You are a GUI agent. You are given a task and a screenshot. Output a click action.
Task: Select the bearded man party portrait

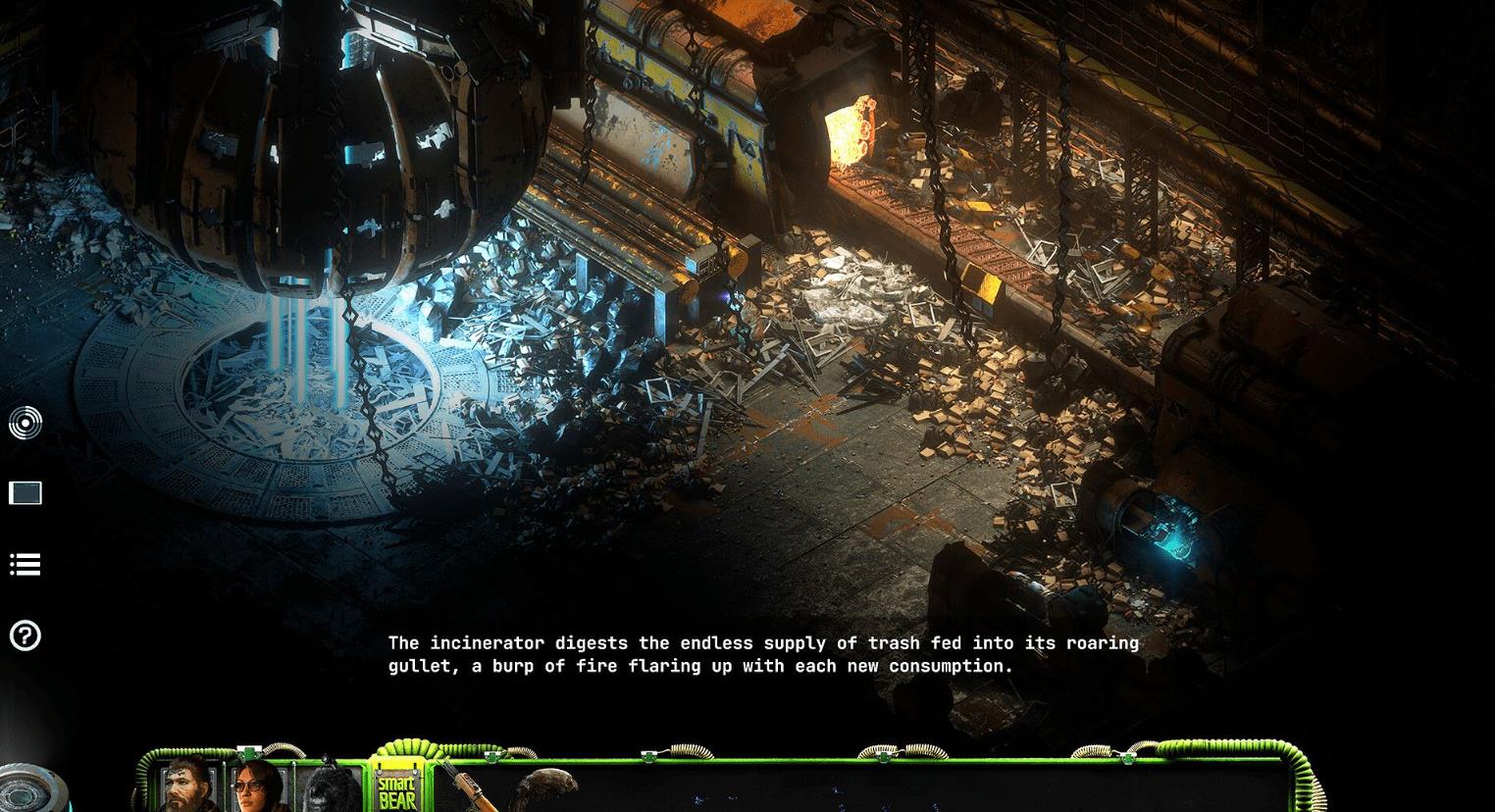[x=190, y=787]
